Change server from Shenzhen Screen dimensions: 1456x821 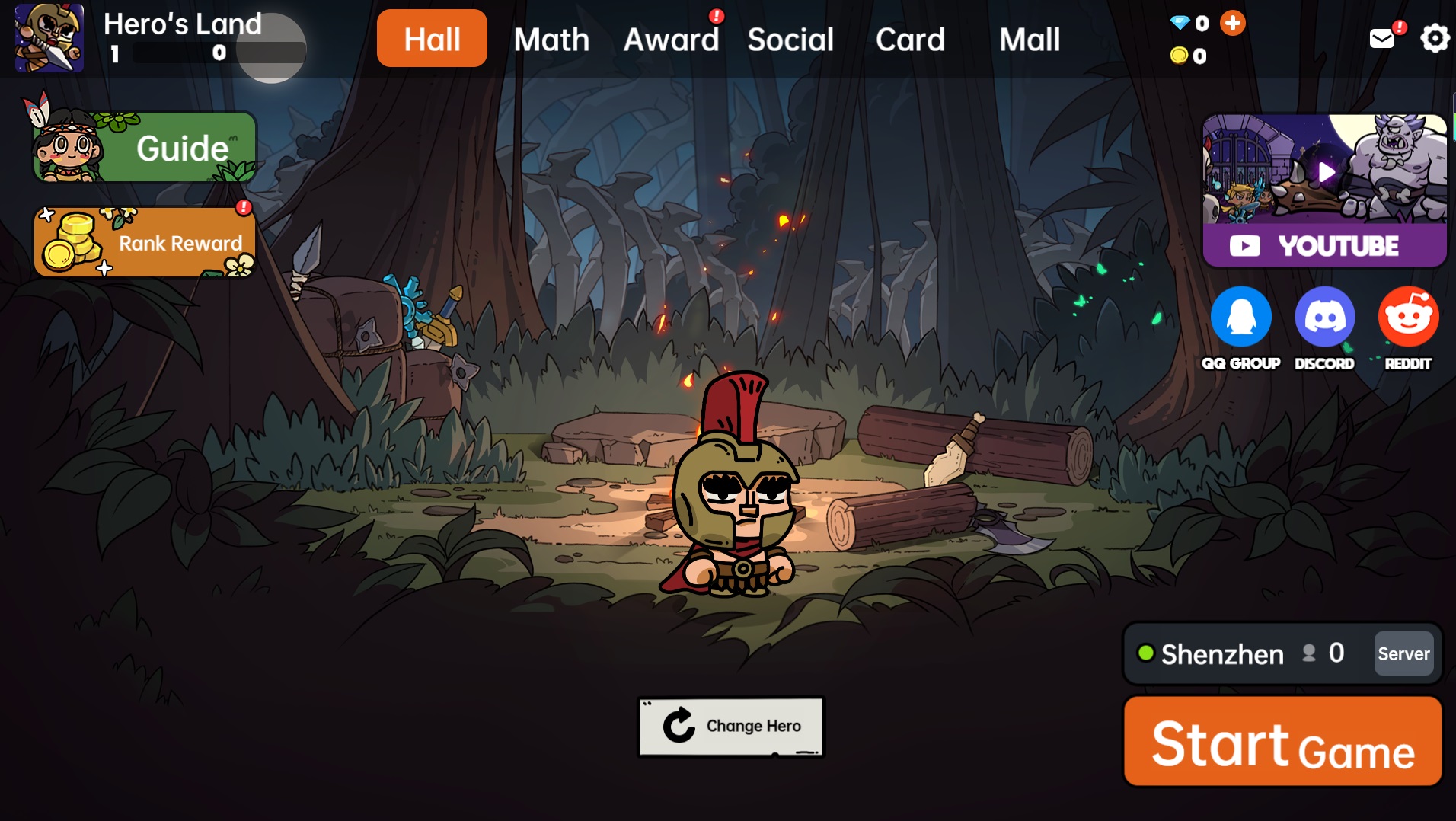click(1403, 653)
